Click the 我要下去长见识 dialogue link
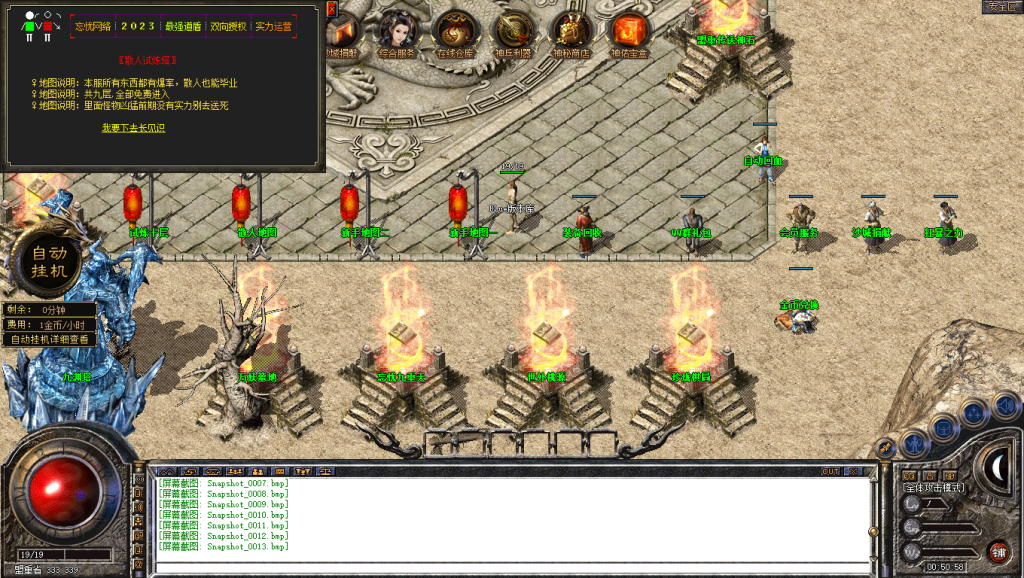1024x578 pixels. coord(133,128)
